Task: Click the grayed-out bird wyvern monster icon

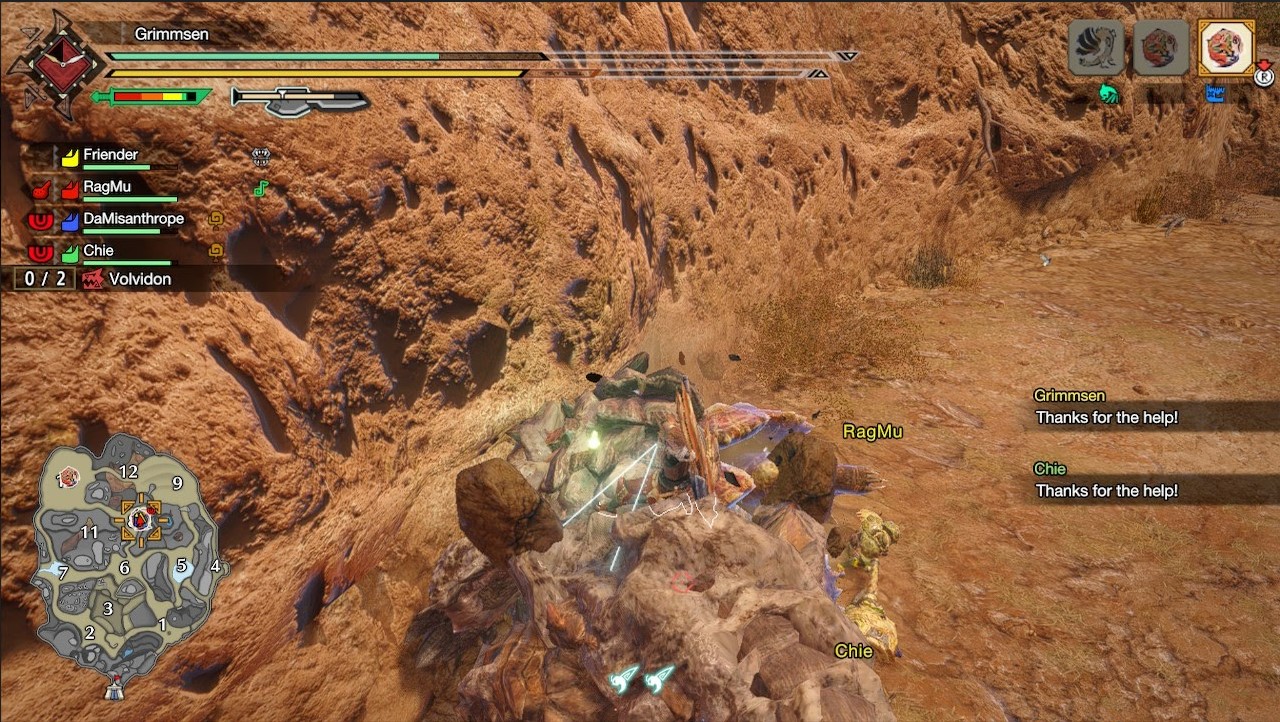Action: point(1095,46)
